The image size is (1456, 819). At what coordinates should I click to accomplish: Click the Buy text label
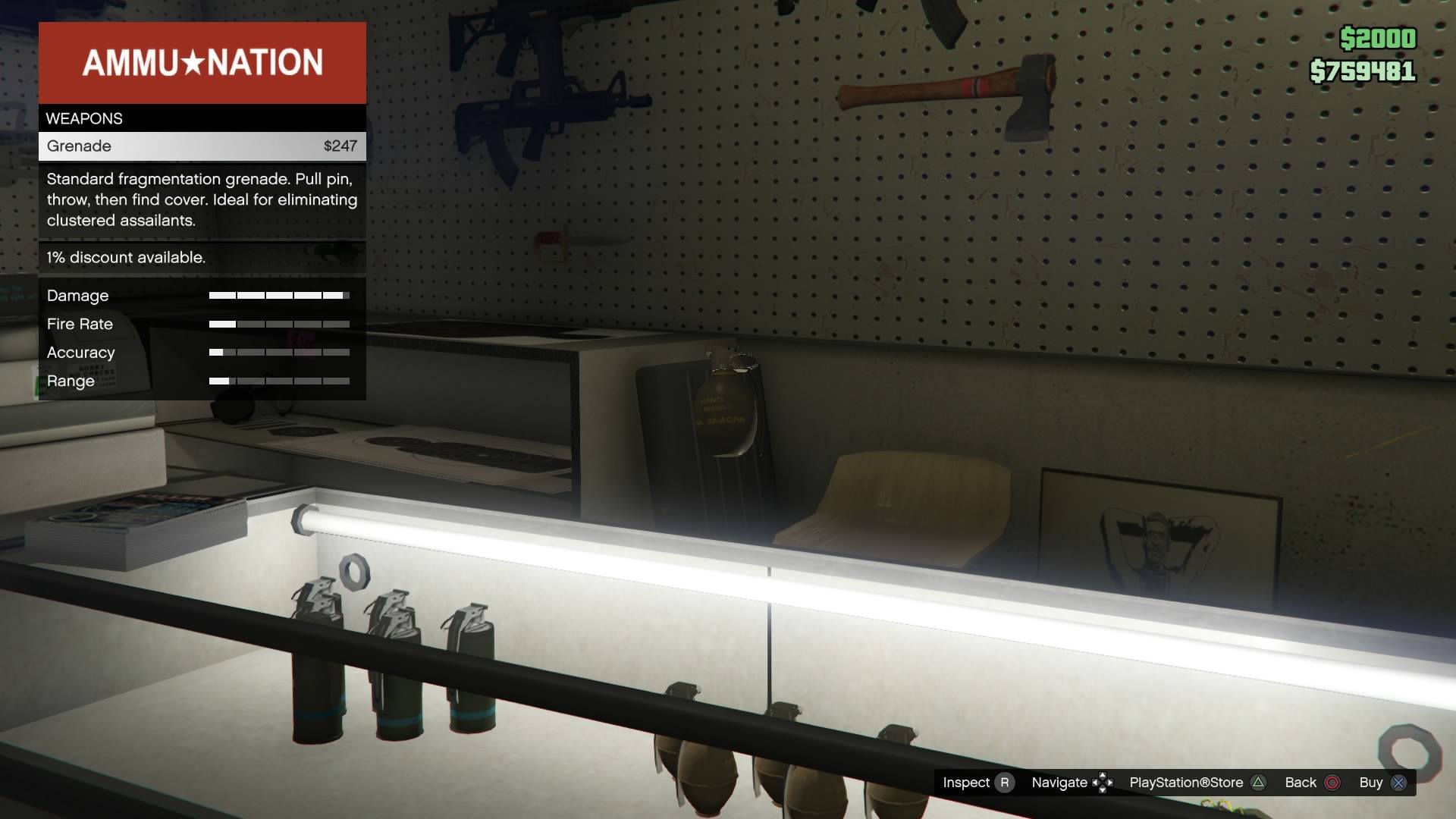point(1370,782)
